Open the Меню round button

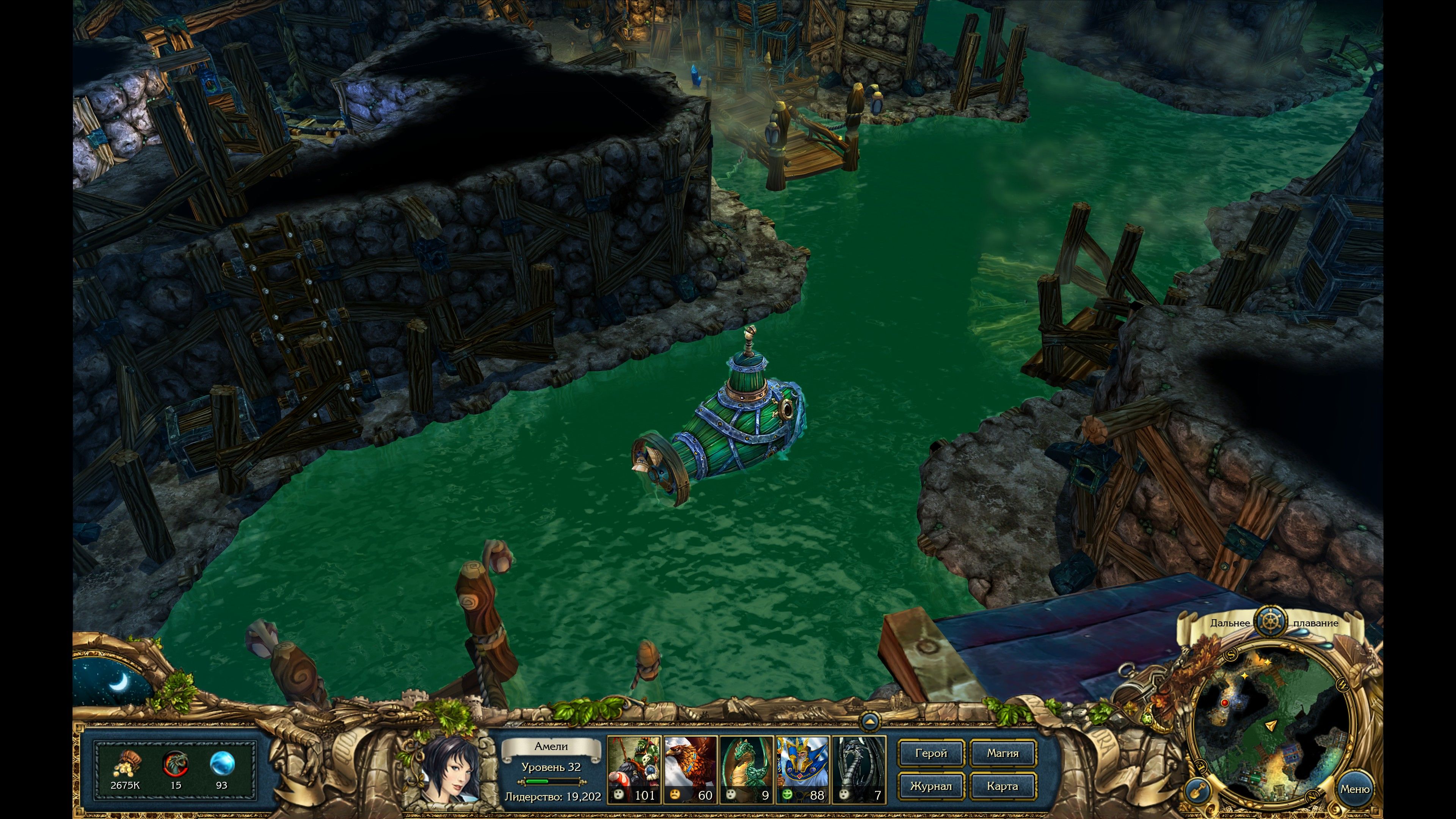pos(1355,789)
